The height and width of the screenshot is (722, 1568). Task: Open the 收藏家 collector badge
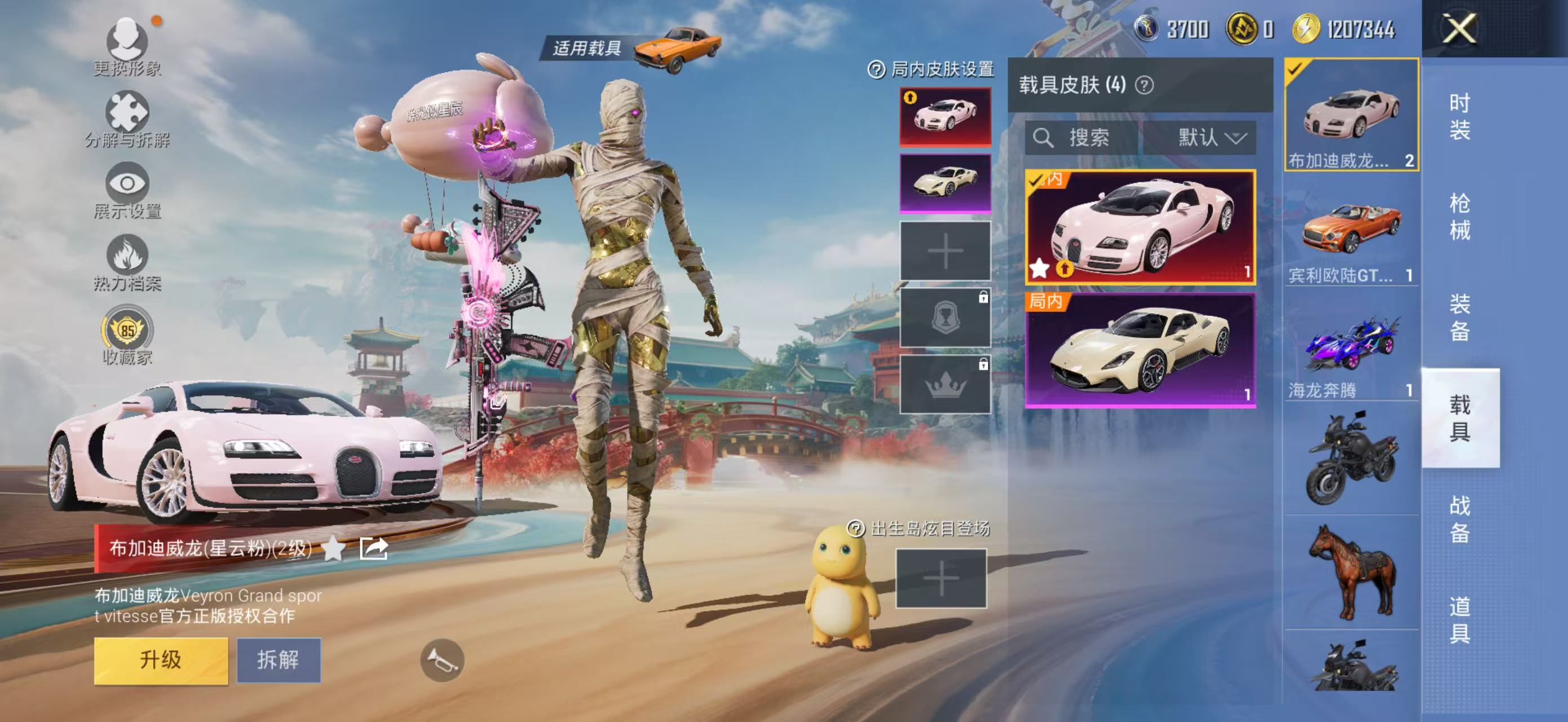point(127,335)
